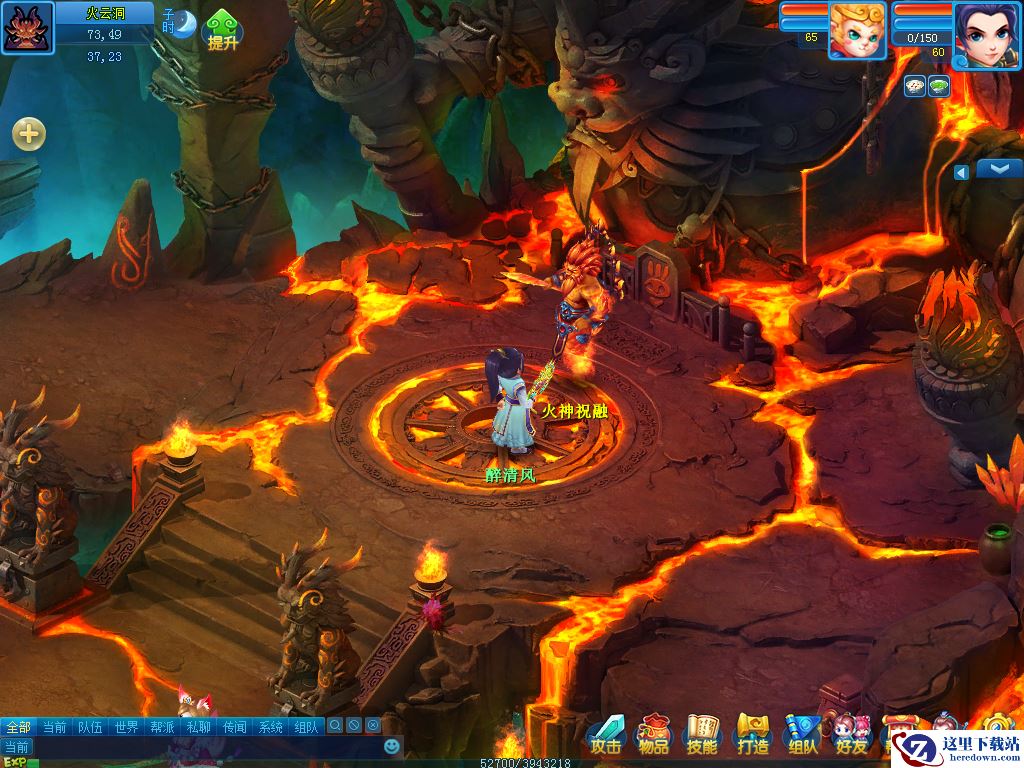Select the monkey pet portrait
1024x768 pixels.
coord(857,30)
